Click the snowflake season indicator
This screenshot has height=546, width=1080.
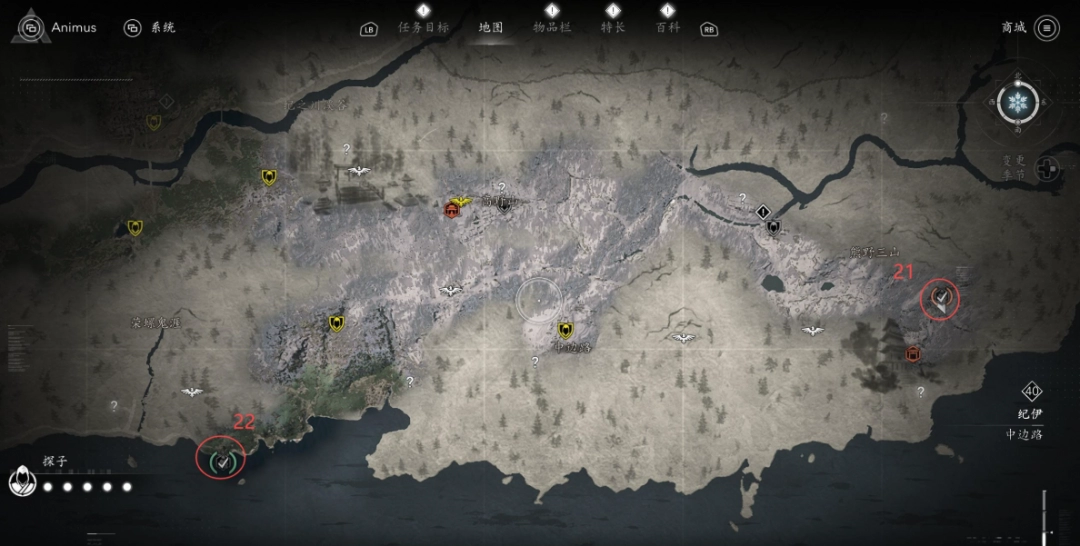click(1018, 102)
